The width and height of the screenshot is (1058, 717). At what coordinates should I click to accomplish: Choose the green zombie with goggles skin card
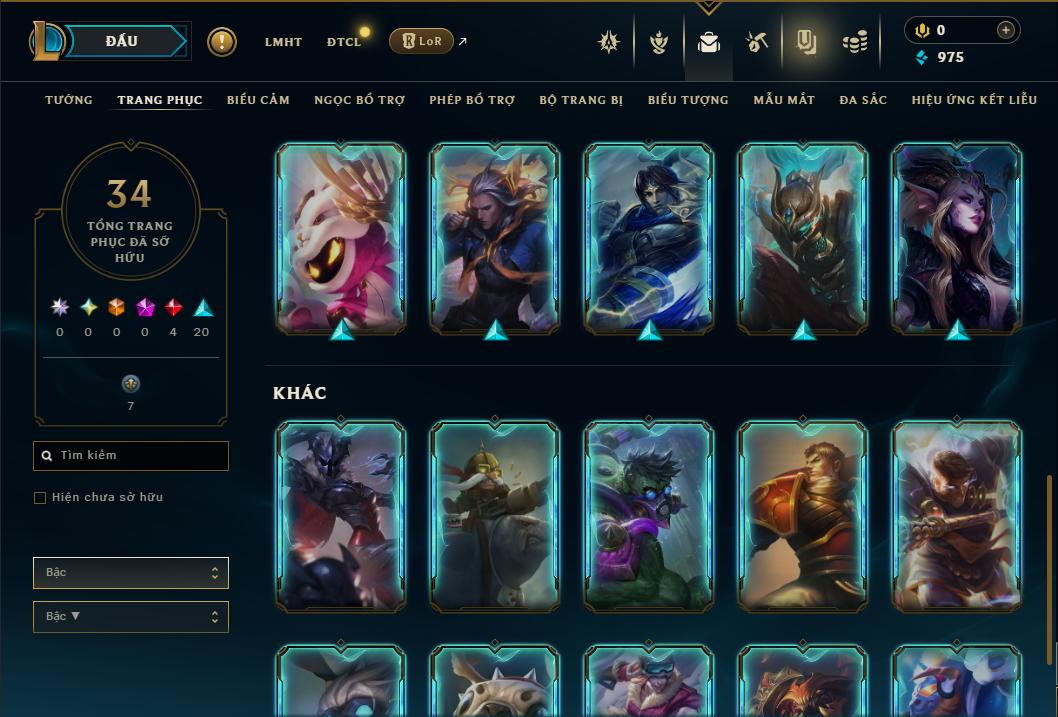pos(649,514)
